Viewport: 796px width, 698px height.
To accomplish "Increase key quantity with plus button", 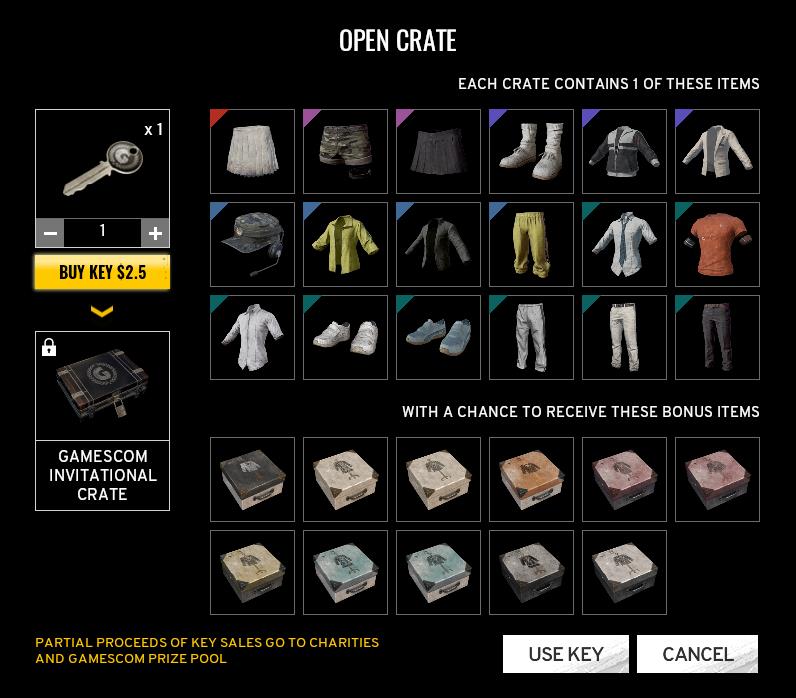I will 155,233.
